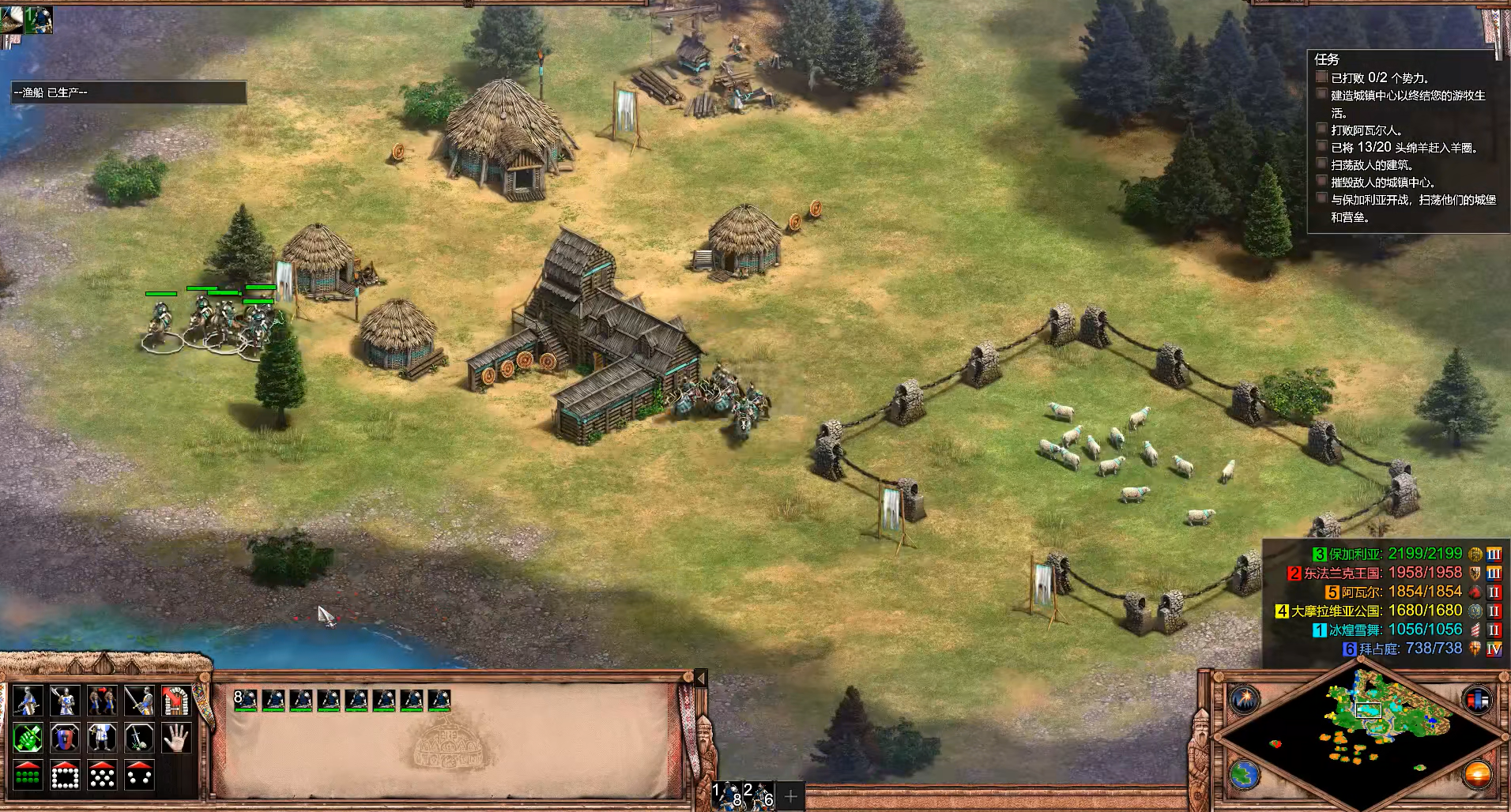Set the stand ground stance icon

point(101,738)
